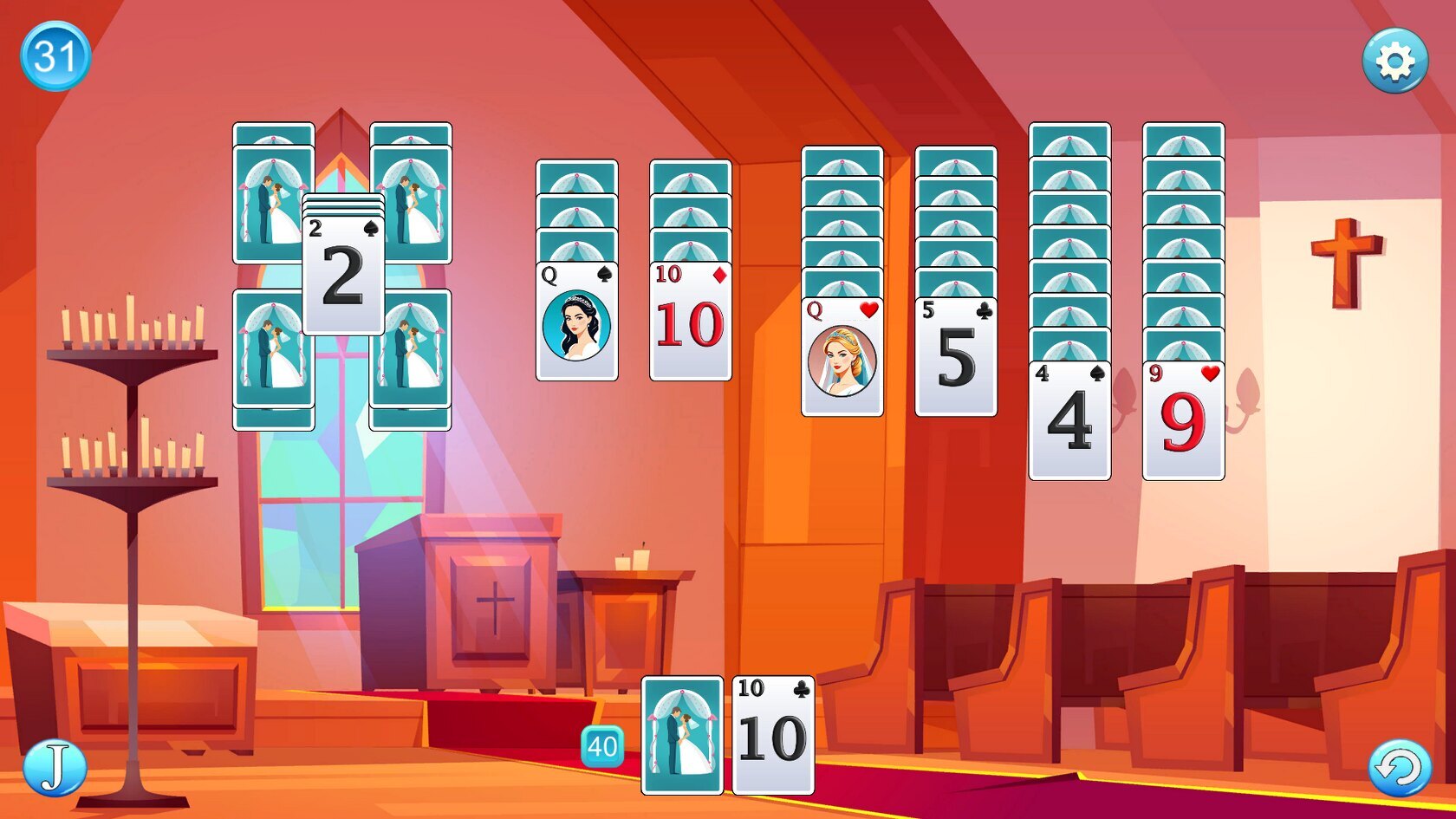Click the 10 of clubs waste card
Screen dimensions: 1456x819
773,735
